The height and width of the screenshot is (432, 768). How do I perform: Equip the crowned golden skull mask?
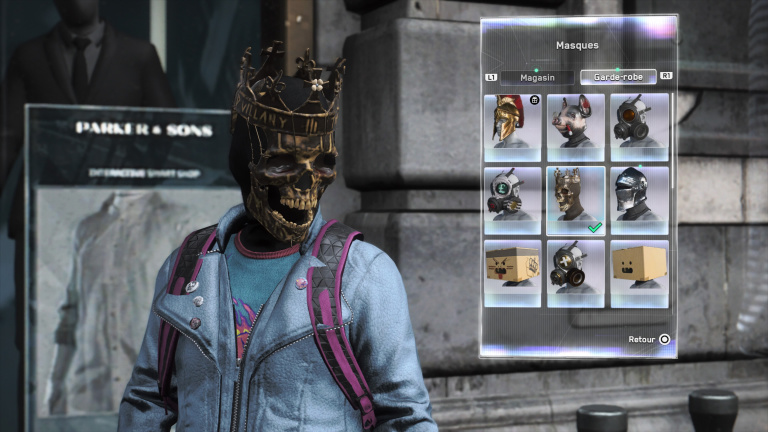(576, 200)
